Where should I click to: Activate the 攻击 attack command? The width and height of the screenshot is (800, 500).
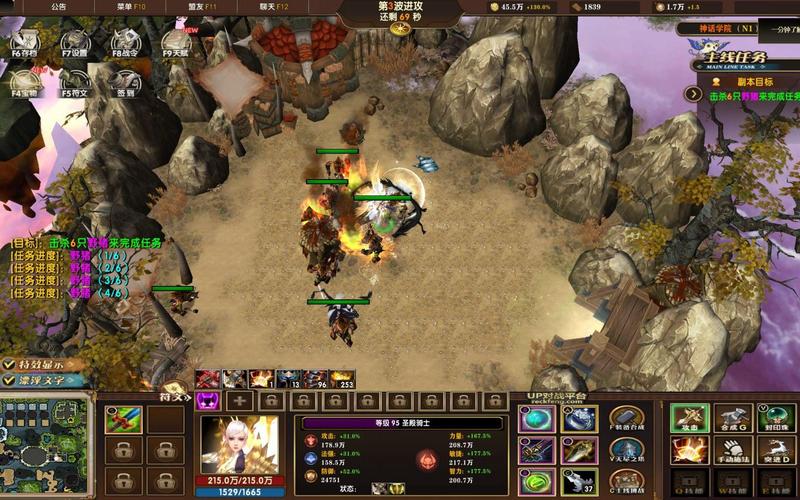[x=690, y=418]
